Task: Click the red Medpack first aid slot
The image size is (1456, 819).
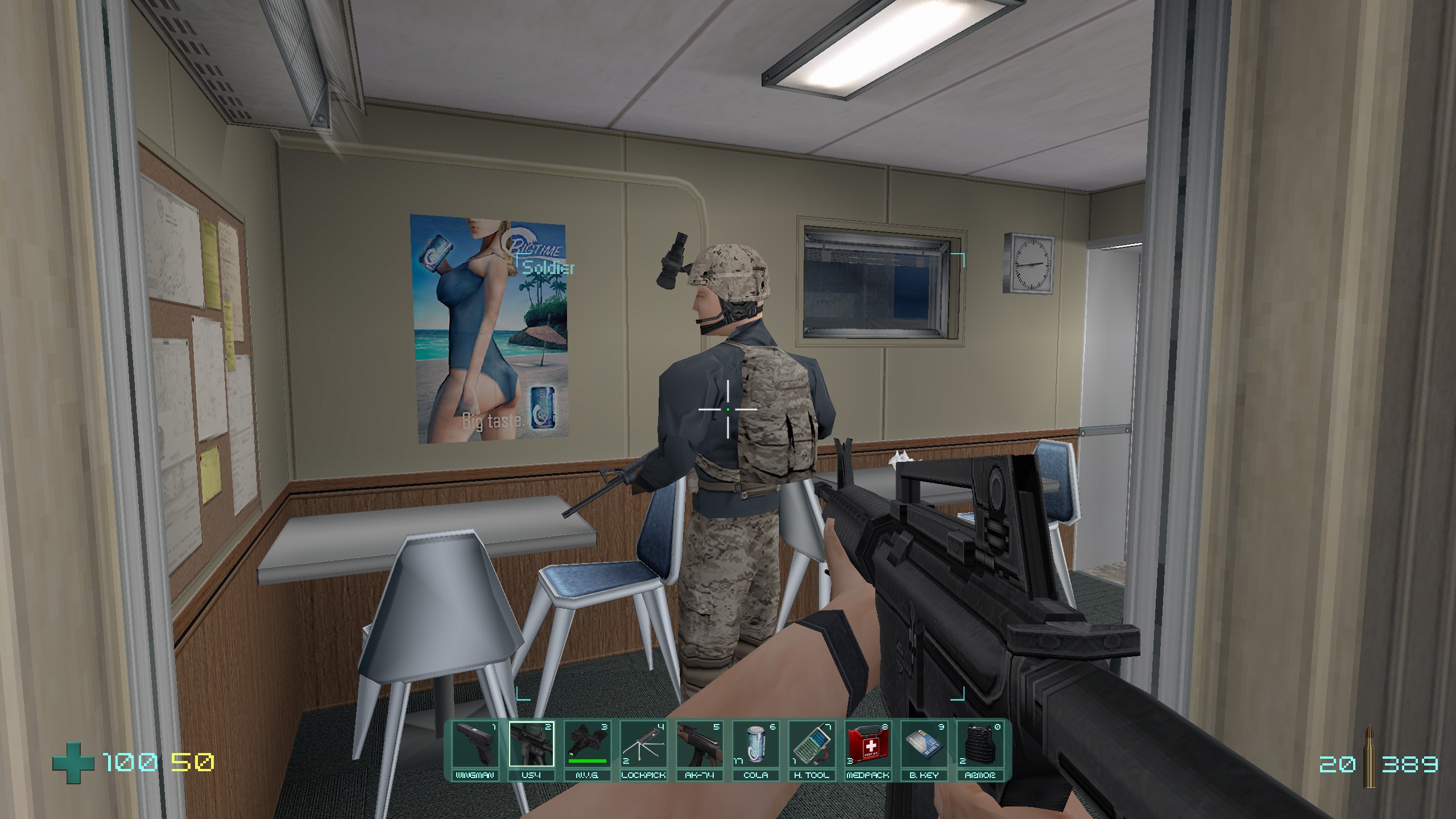Action: 867,746
